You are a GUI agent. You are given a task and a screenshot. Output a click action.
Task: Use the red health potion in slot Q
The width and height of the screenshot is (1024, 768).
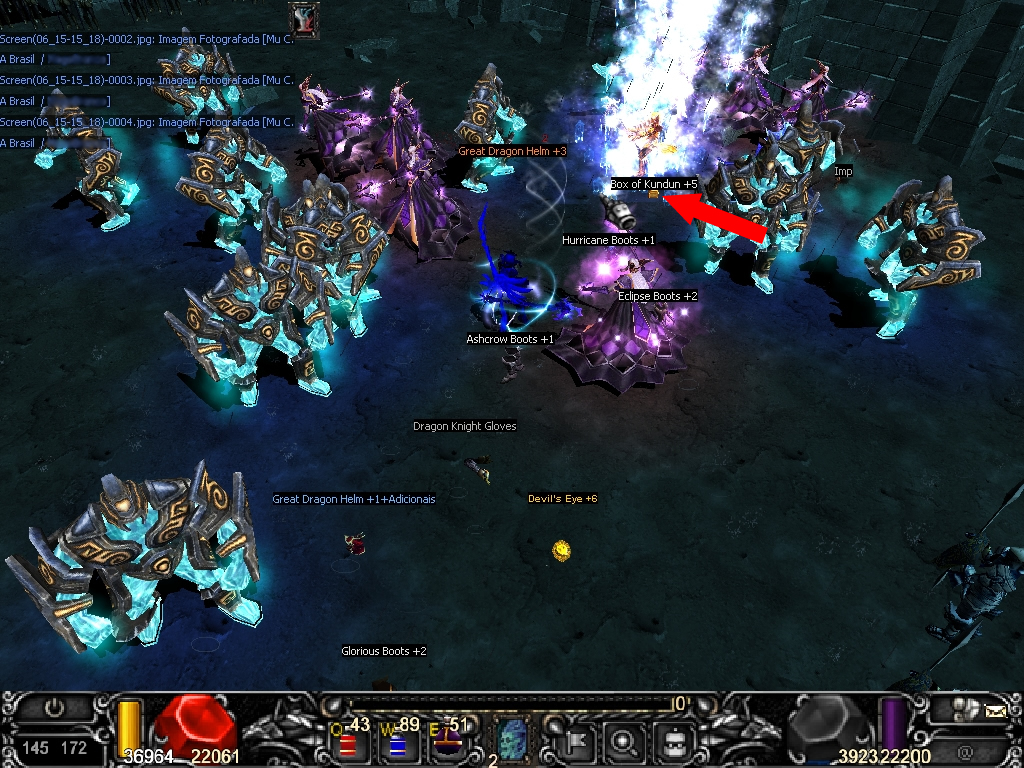click(x=347, y=743)
